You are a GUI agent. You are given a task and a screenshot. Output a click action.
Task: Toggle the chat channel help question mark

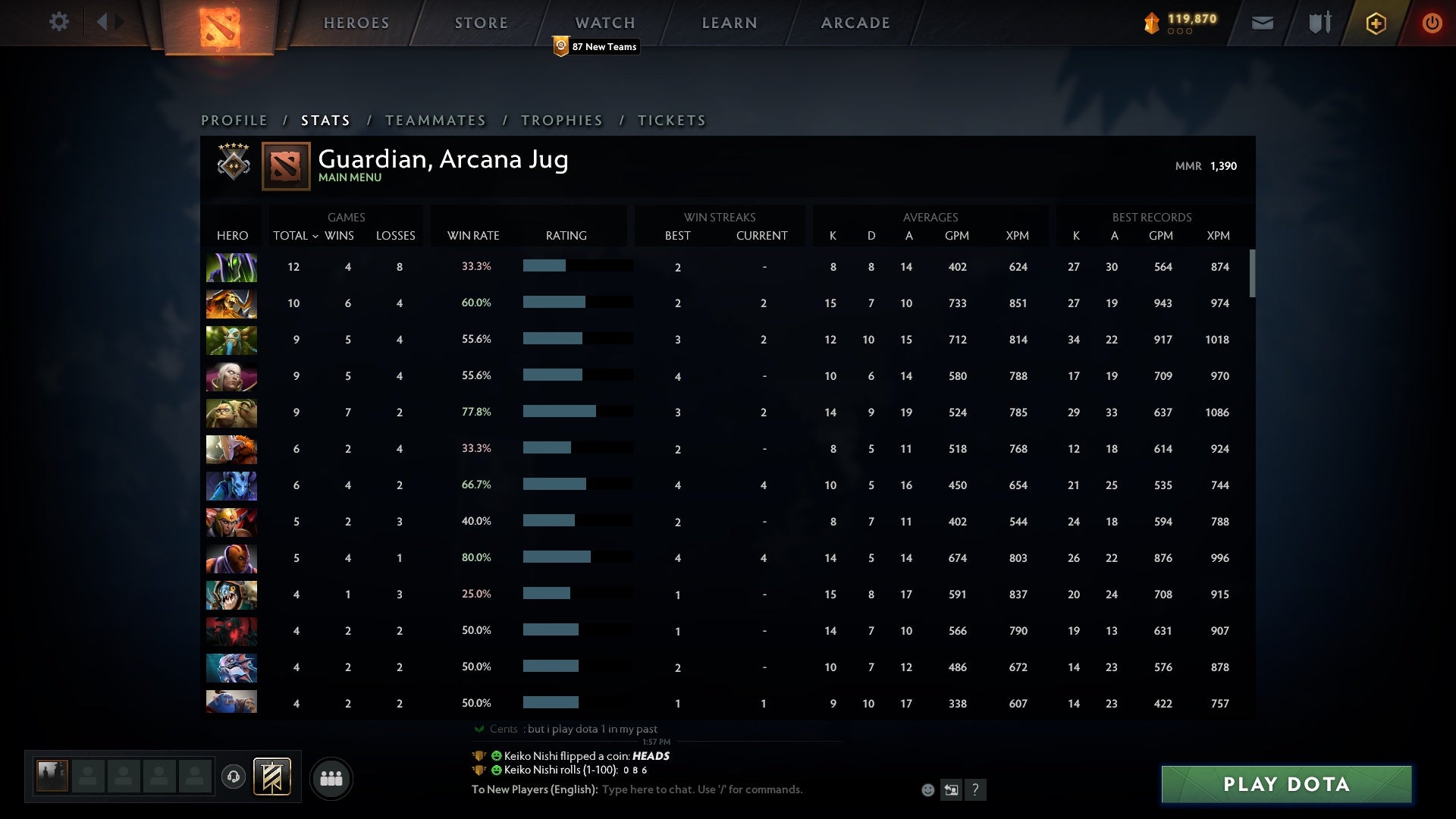click(975, 789)
